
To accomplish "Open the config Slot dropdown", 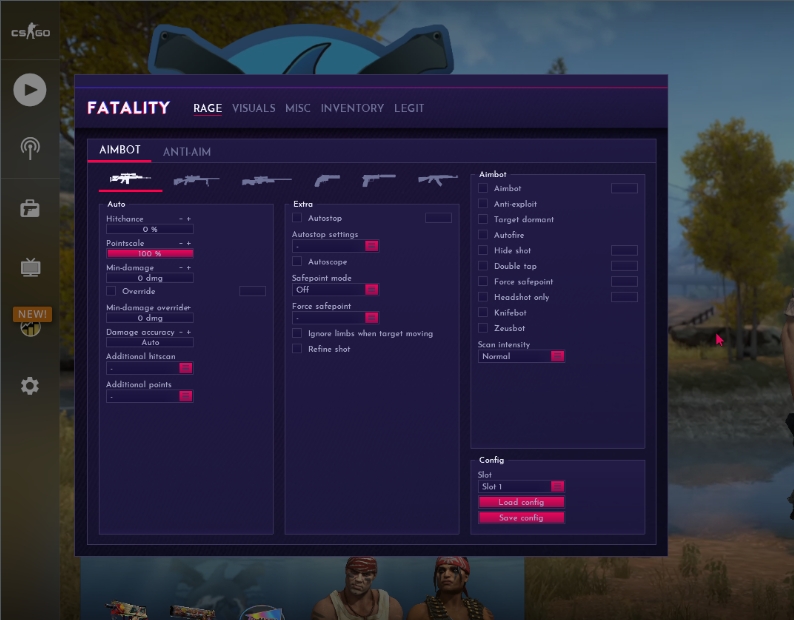I will coord(521,486).
